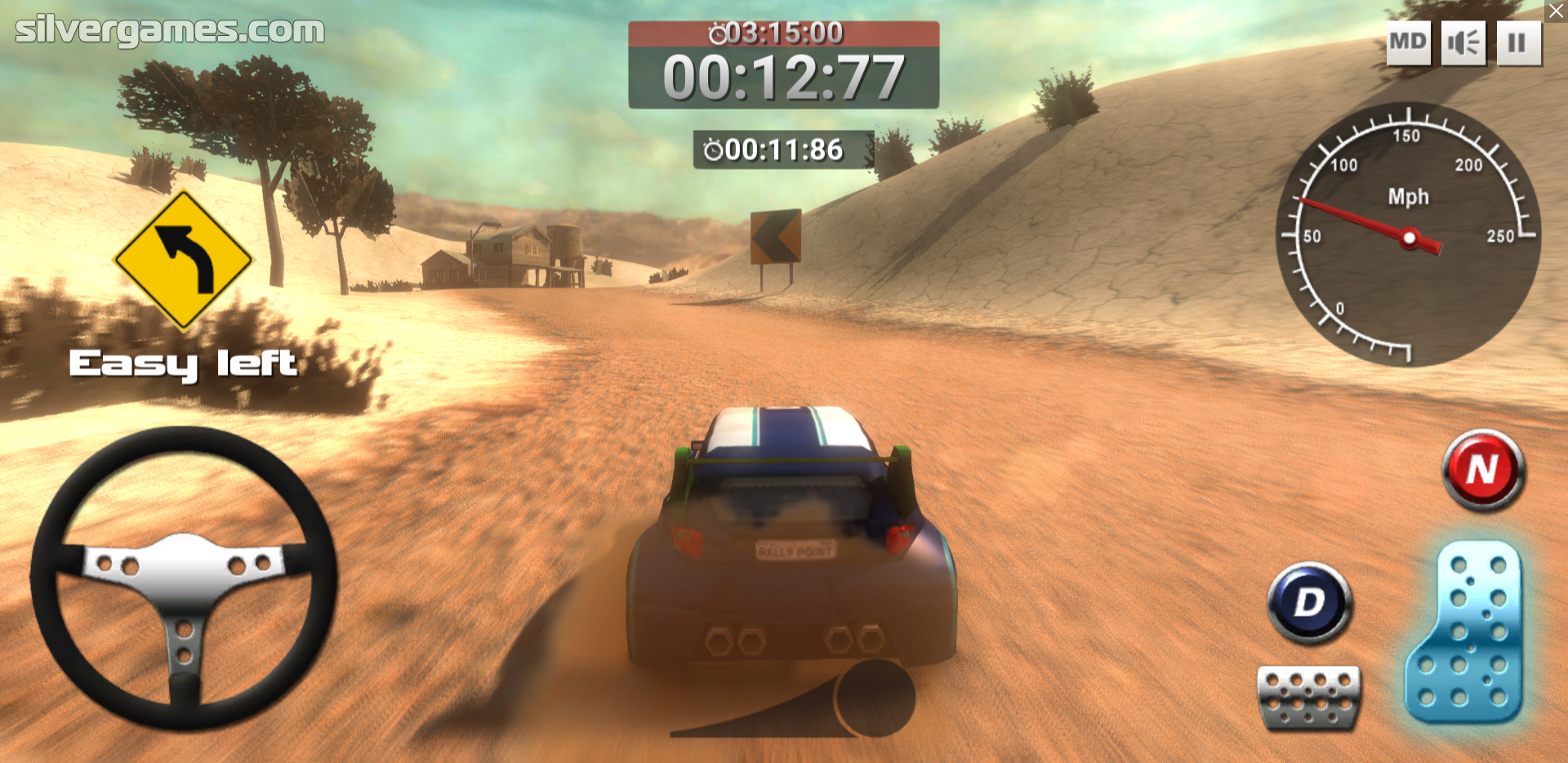The image size is (1568, 763).
Task: Pause the race
Action: click(x=1518, y=42)
